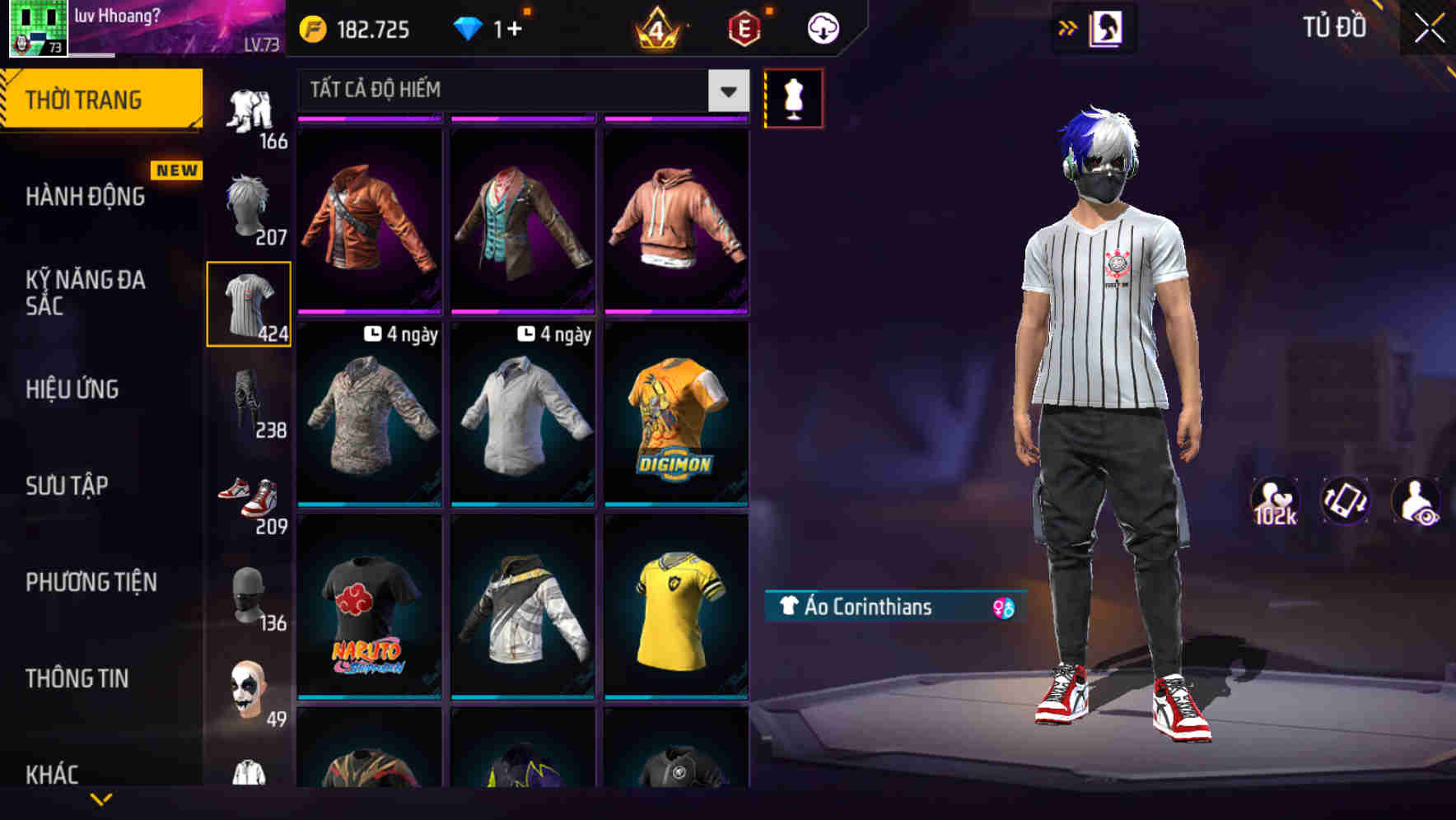Image resolution: width=1456 pixels, height=820 pixels.
Task: Open the mannequin preview icon
Action: click(x=793, y=97)
